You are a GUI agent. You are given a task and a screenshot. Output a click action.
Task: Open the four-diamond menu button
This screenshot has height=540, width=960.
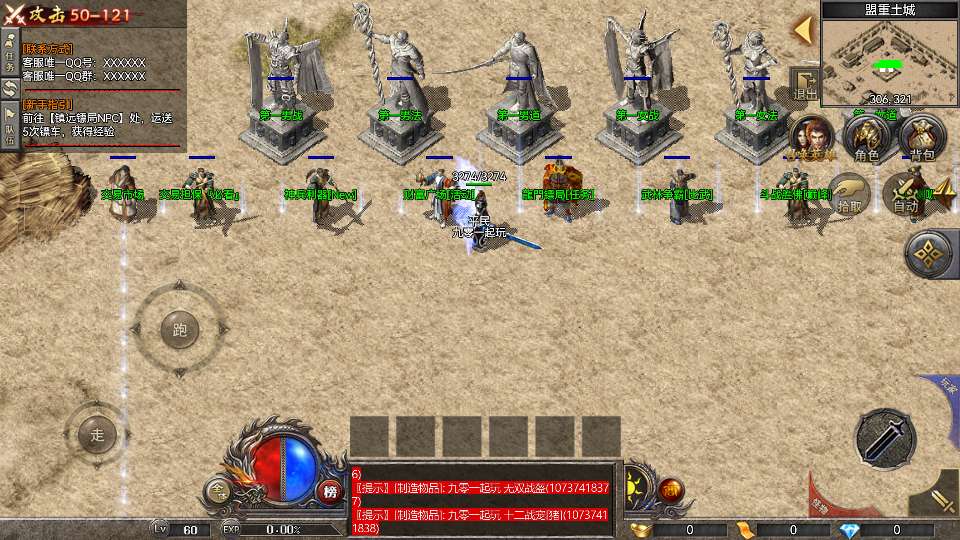930,254
